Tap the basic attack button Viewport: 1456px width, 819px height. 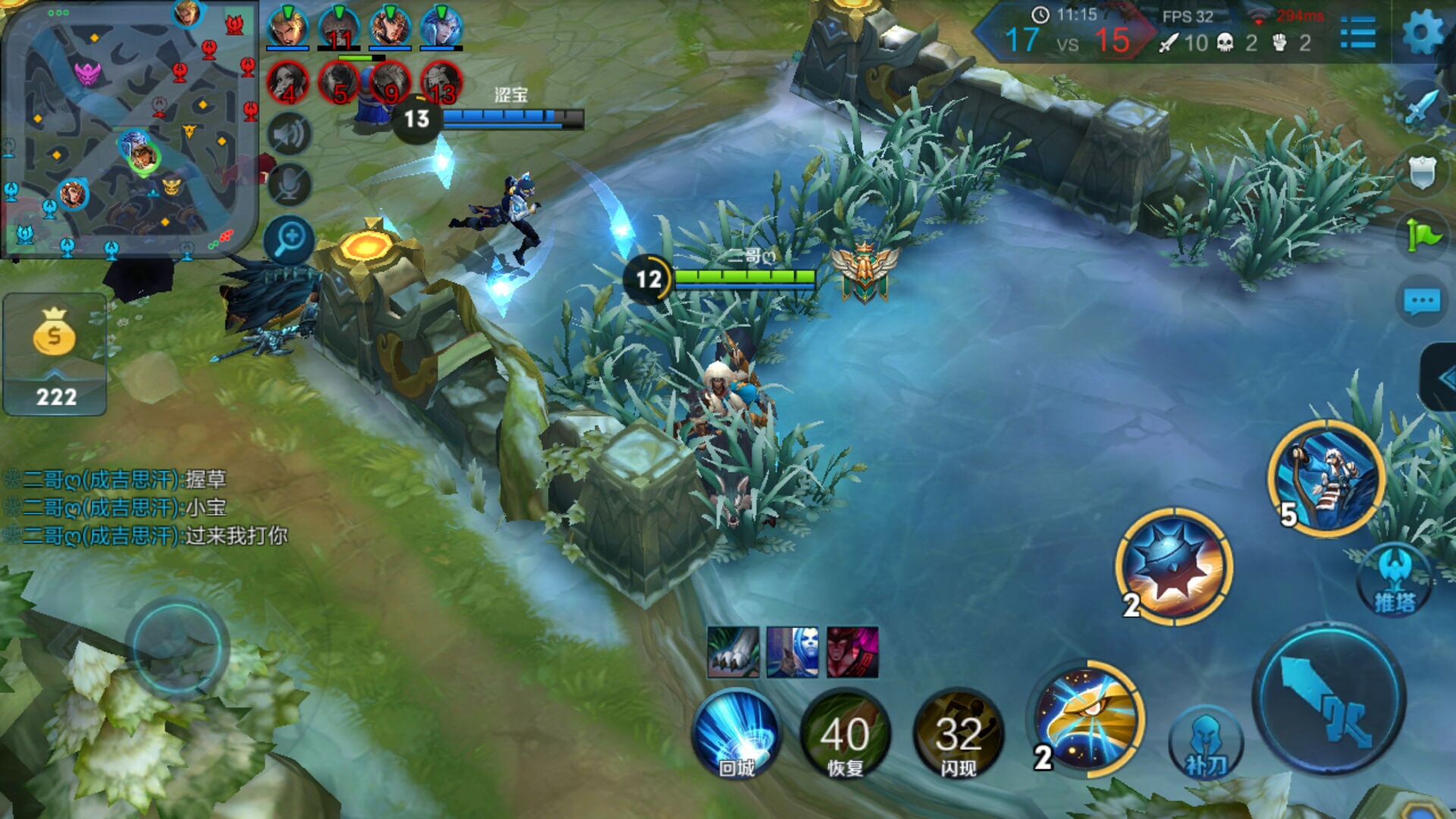coord(1329,699)
